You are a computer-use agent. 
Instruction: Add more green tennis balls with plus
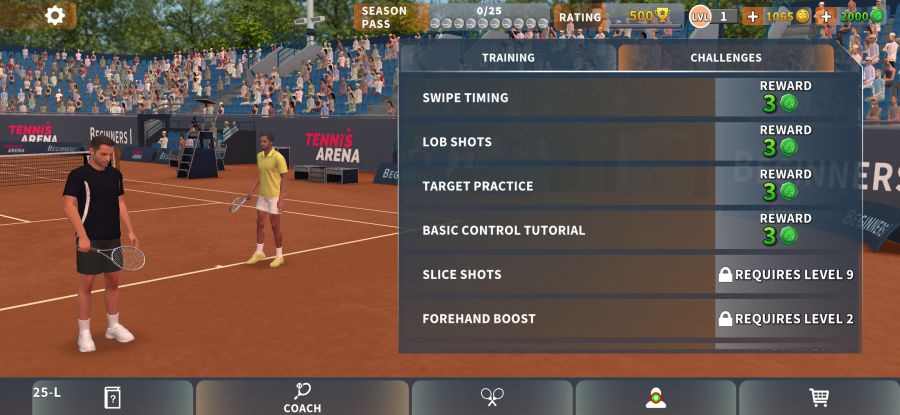pyautogui.click(x=826, y=16)
